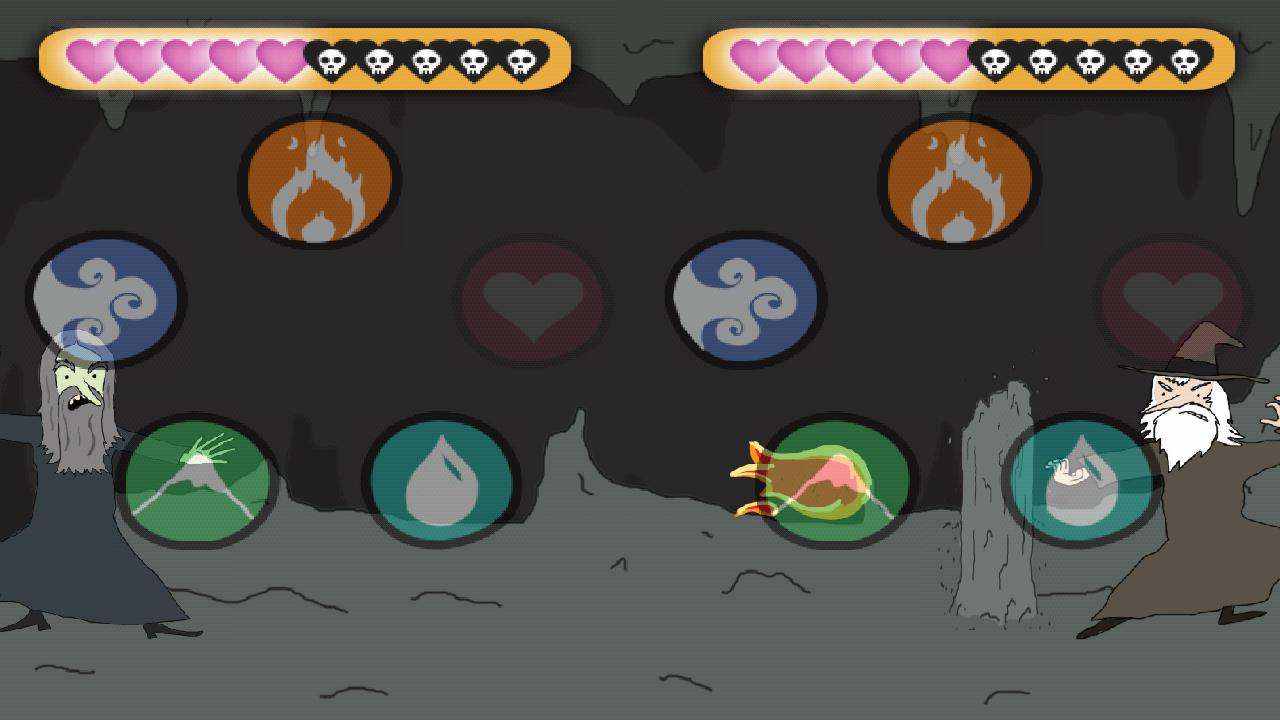Select the left fire spell icon
This screenshot has height=720, width=1280.
coord(318,180)
